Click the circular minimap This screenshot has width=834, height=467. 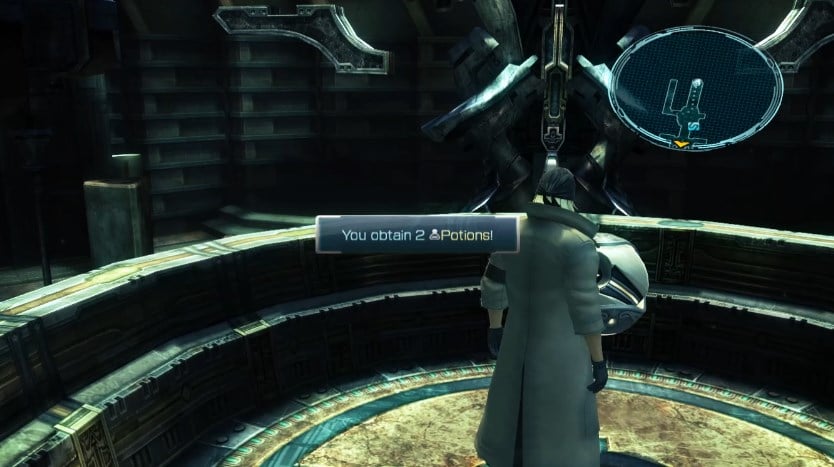pyautogui.click(x=696, y=89)
